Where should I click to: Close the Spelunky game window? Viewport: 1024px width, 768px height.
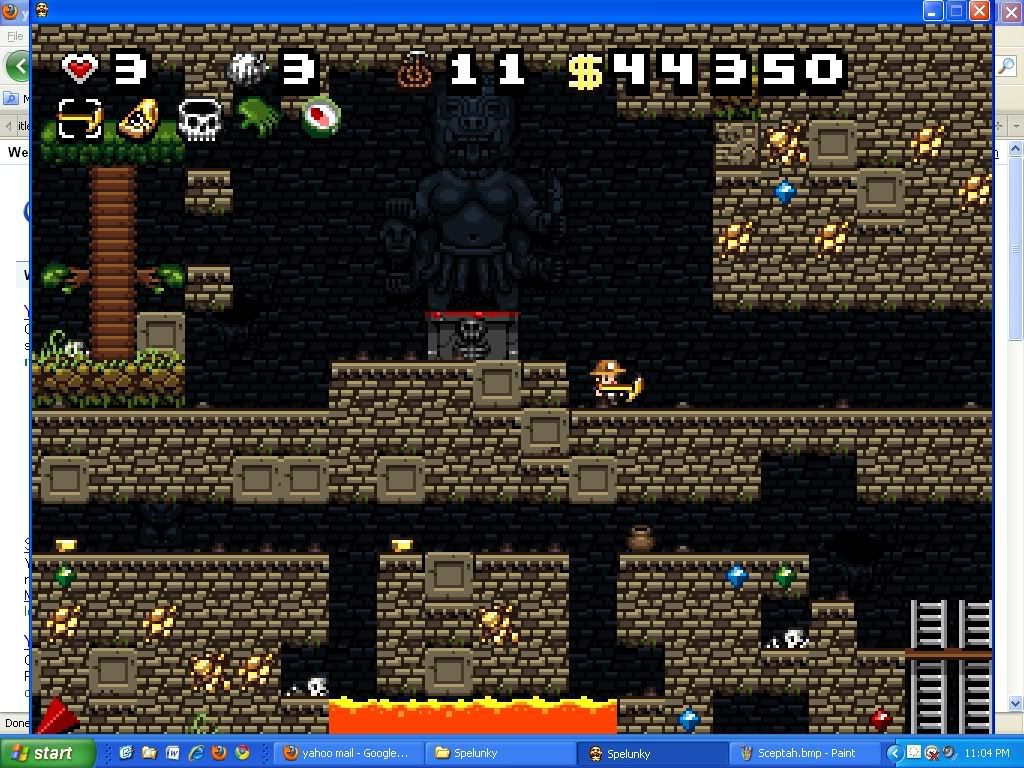(x=979, y=11)
